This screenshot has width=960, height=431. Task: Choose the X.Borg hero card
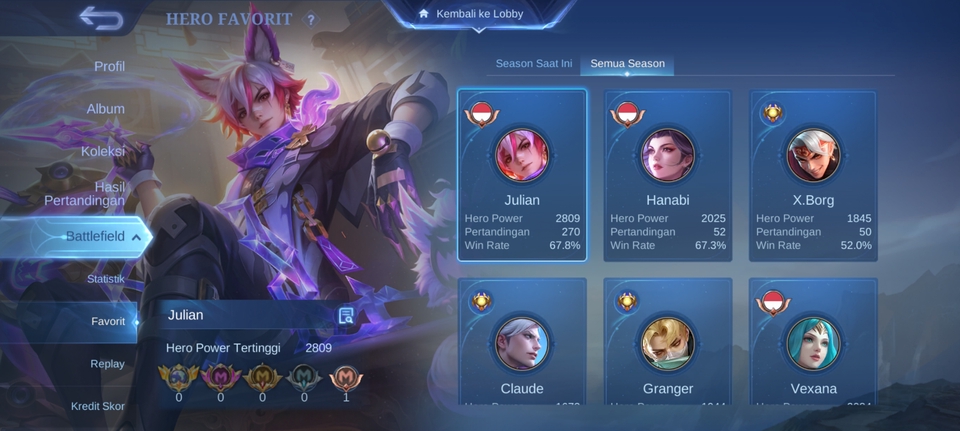tap(813, 175)
